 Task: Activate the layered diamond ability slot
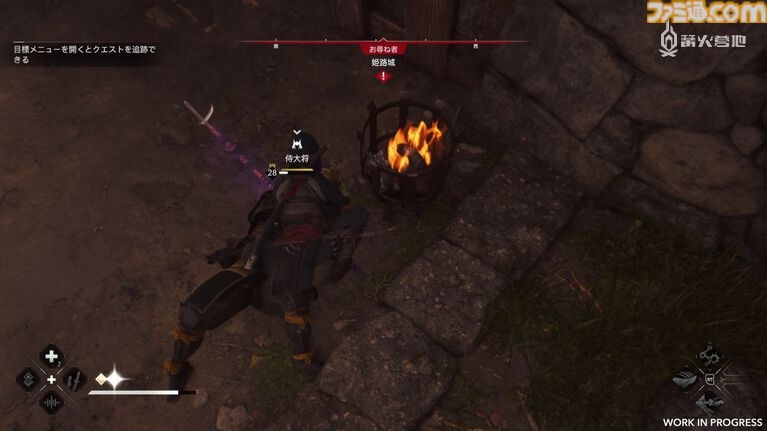[x=27, y=380]
